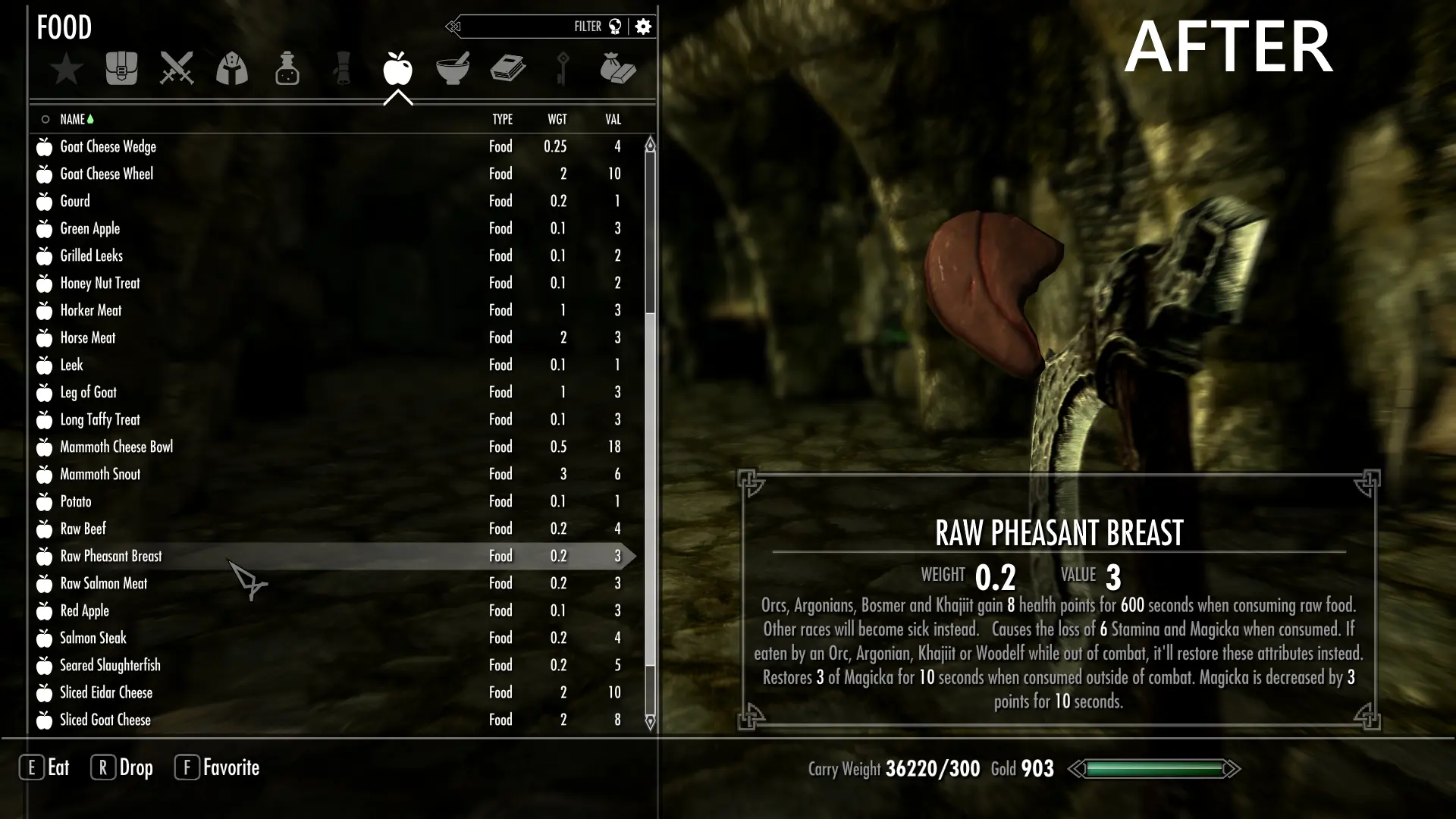Switch to the Food apple tab
Image resolution: width=1456 pixels, height=819 pixels.
[x=397, y=68]
